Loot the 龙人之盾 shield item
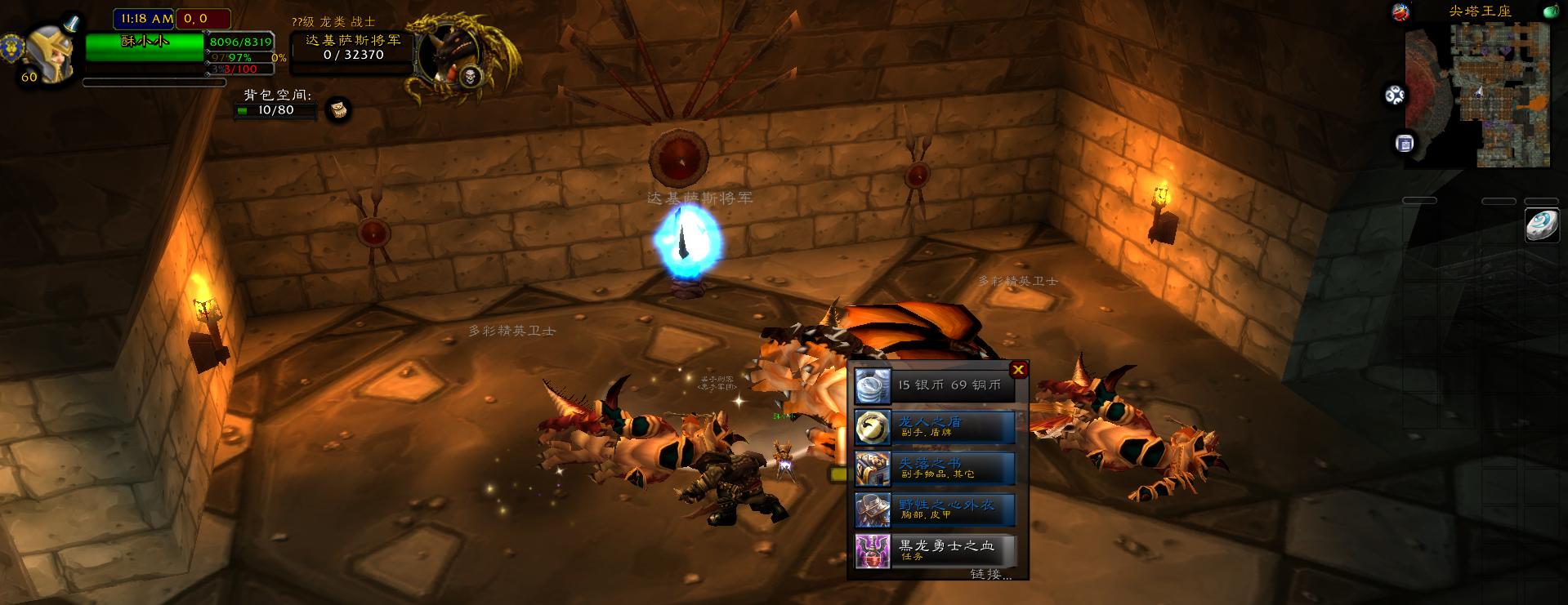The image size is (1568, 605). pyautogui.click(x=935, y=427)
